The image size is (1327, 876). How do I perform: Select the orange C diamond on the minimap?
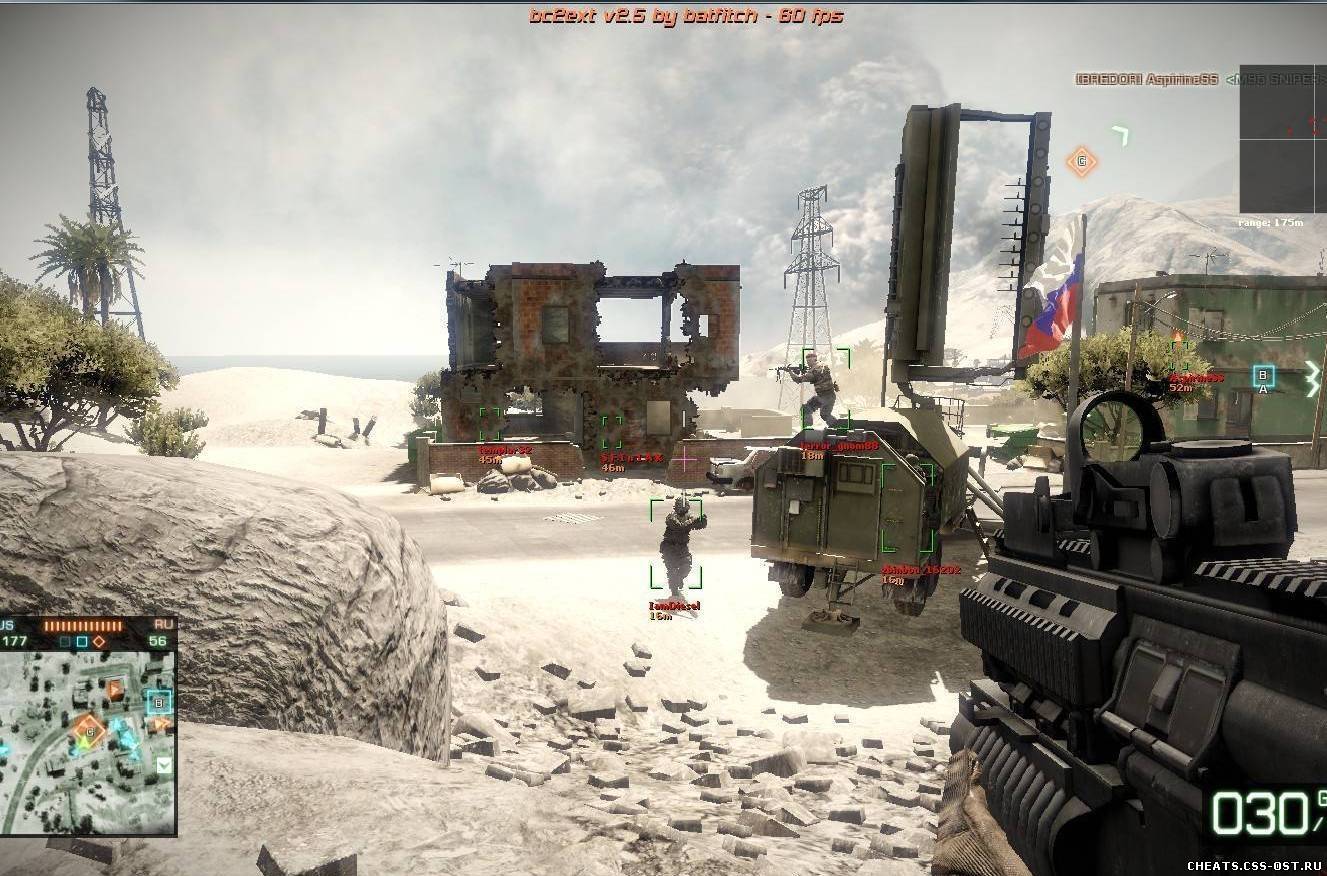pyautogui.click(x=88, y=733)
